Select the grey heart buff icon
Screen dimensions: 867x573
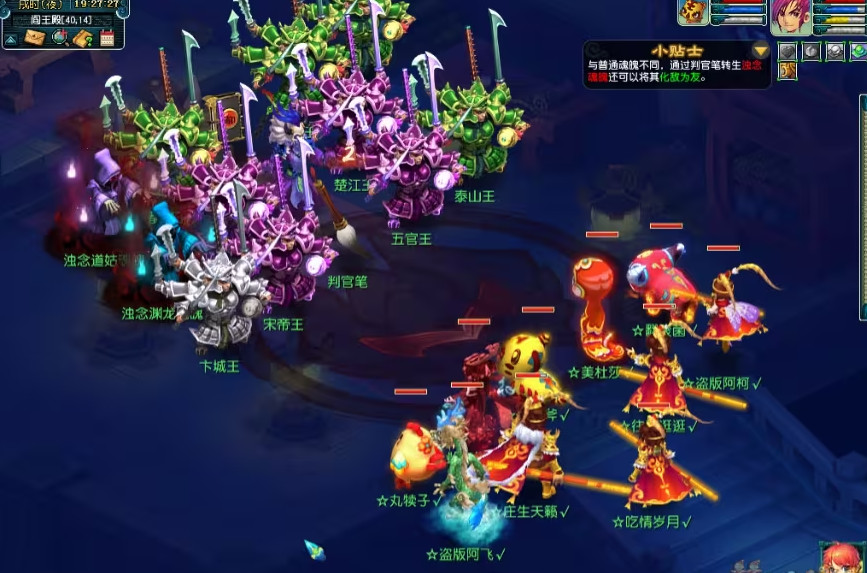788,51
